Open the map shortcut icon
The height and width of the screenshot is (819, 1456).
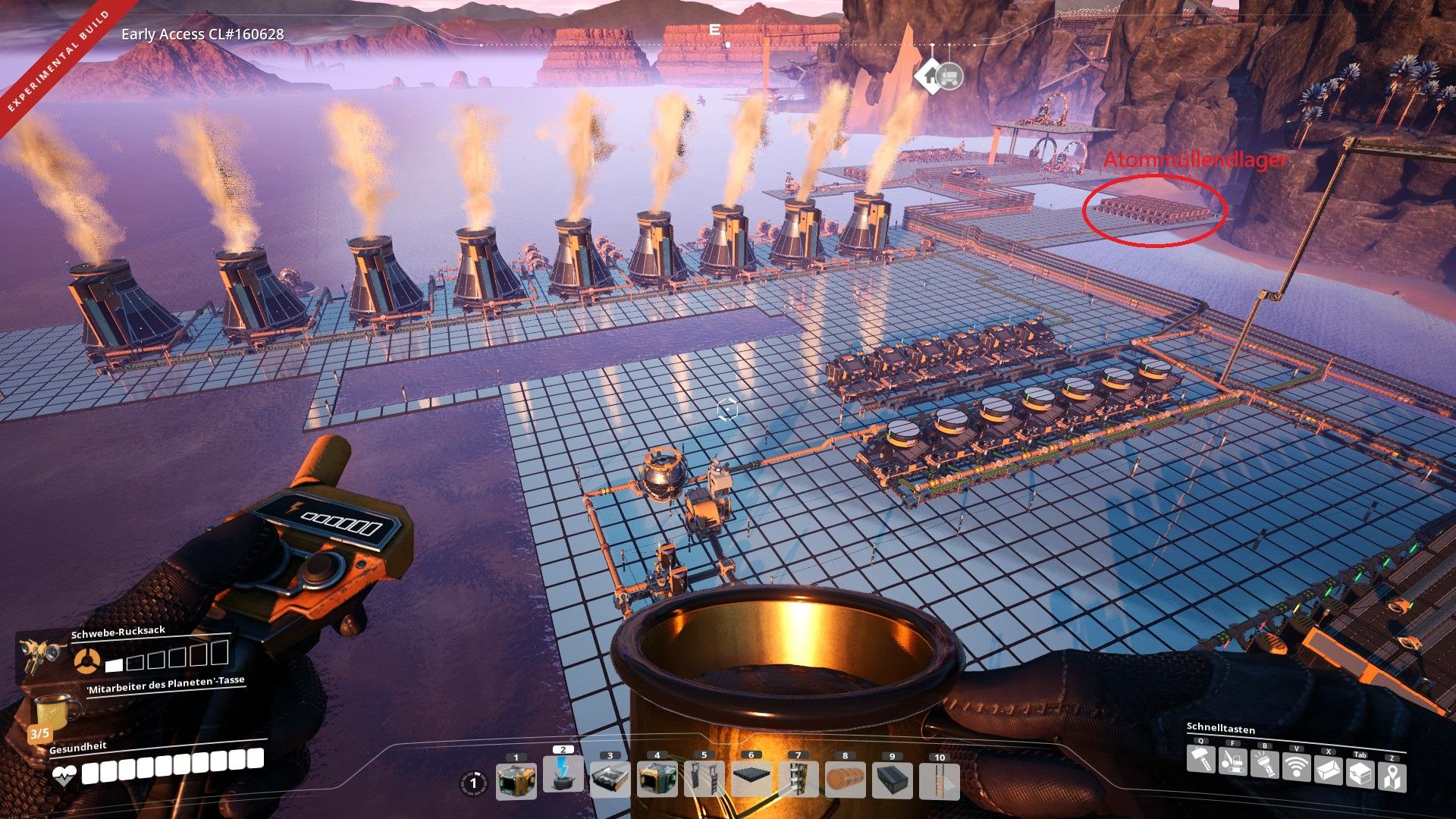pos(1392,778)
